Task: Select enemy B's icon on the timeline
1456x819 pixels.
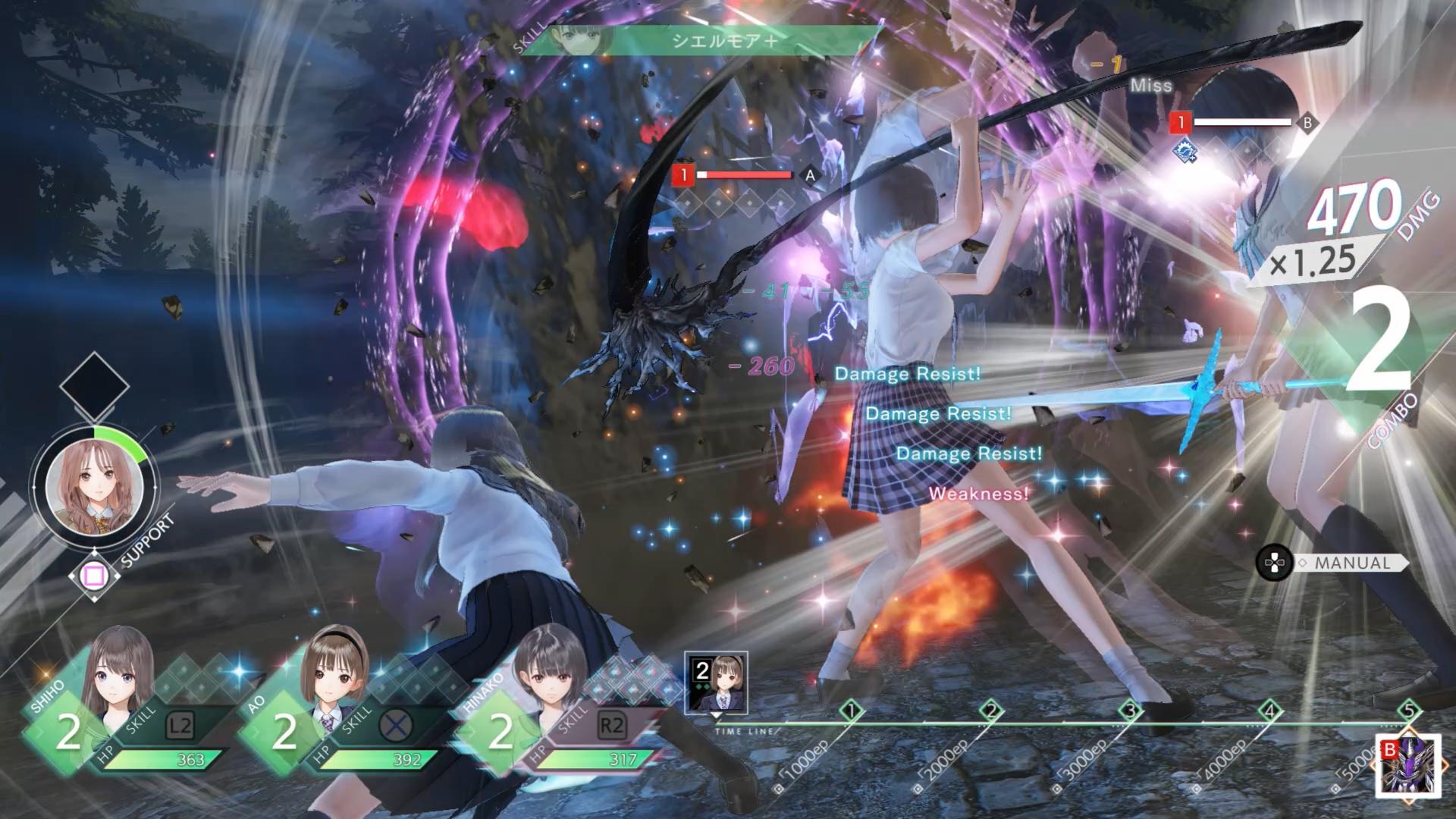Action: 1409,766
